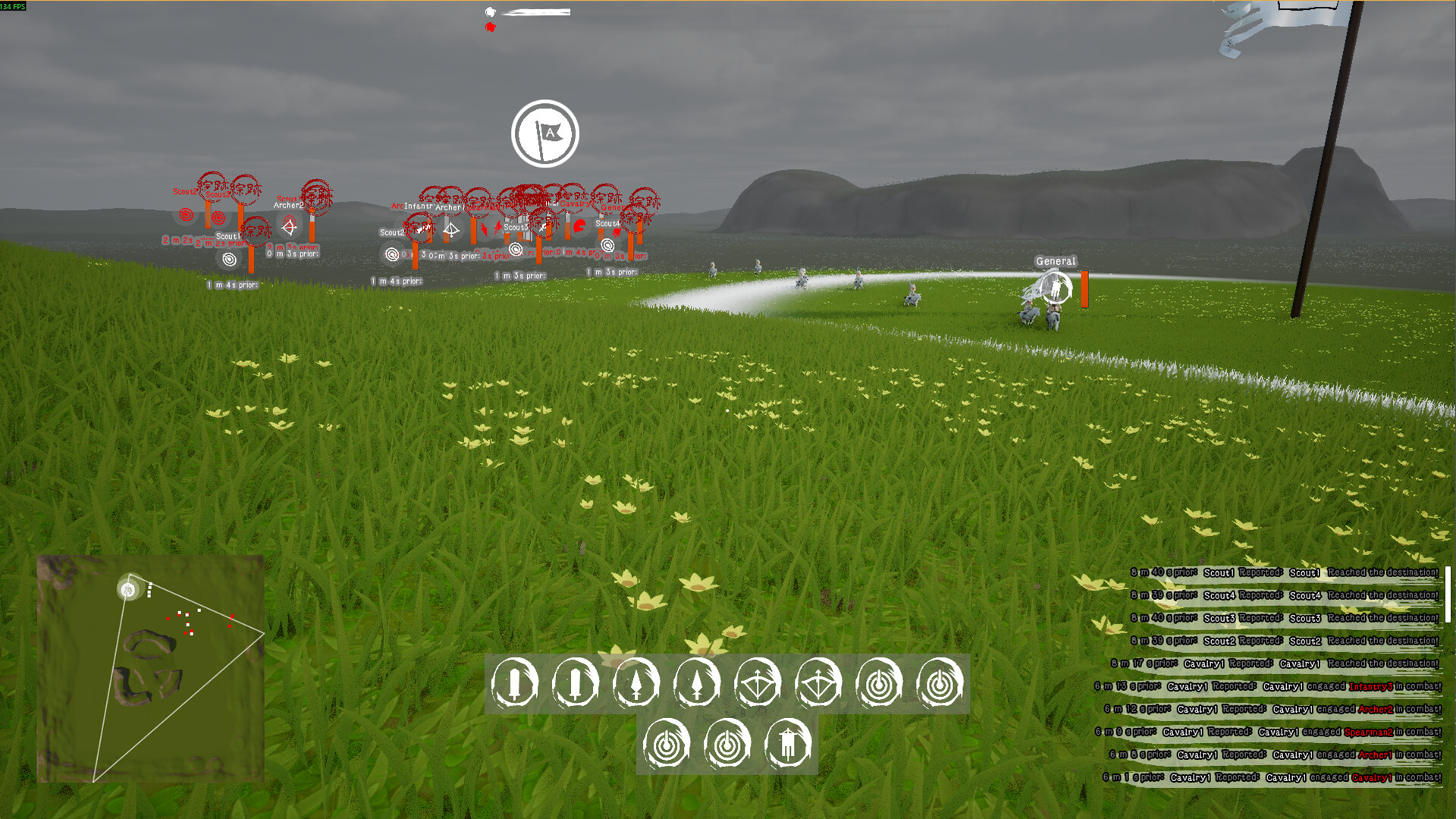Select the first Scout target icon on the toolbar

[879, 682]
